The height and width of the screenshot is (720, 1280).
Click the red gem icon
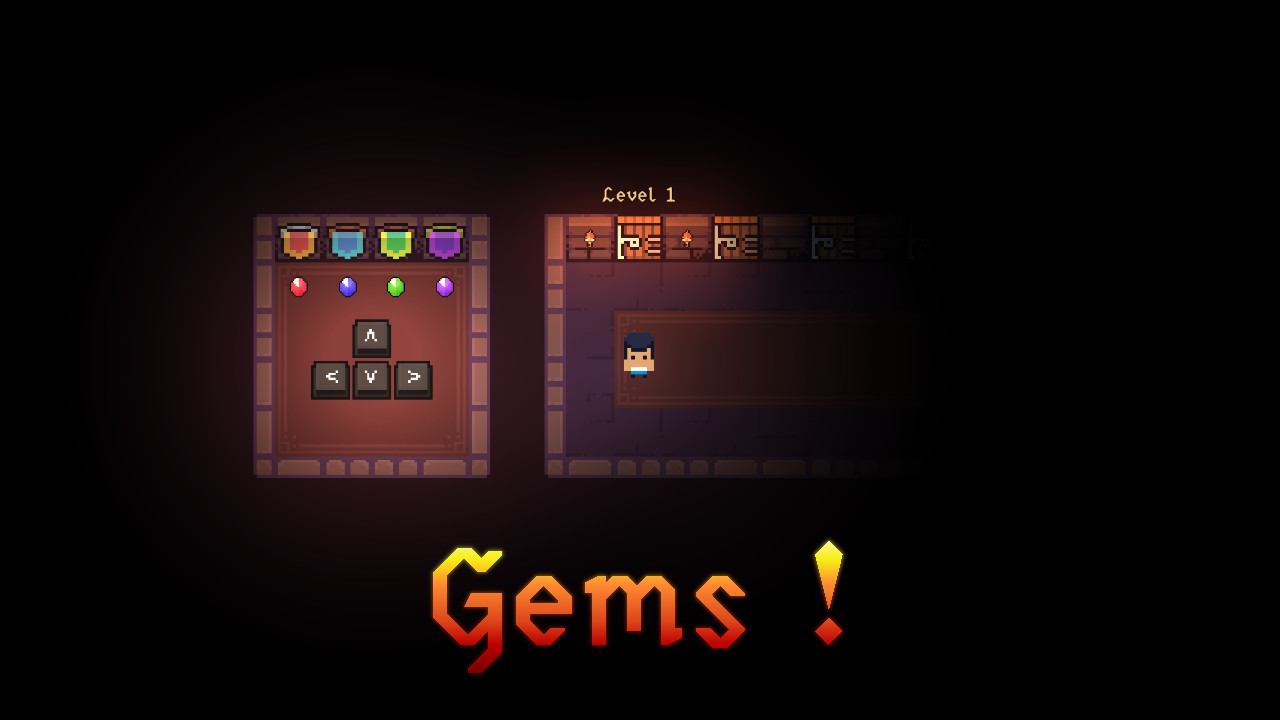click(297, 287)
